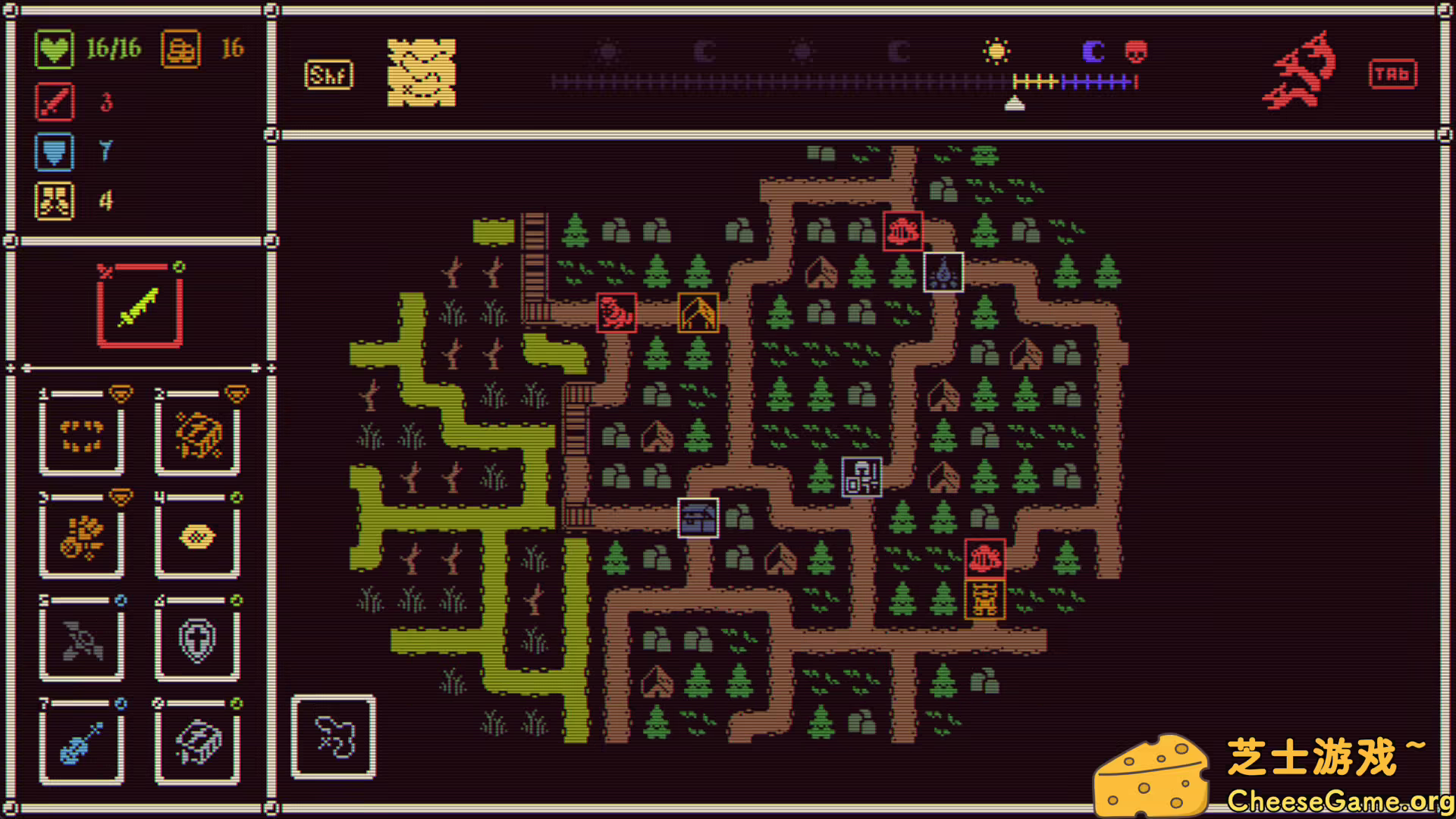Open the blue chest marker on the map

pos(698,516)
